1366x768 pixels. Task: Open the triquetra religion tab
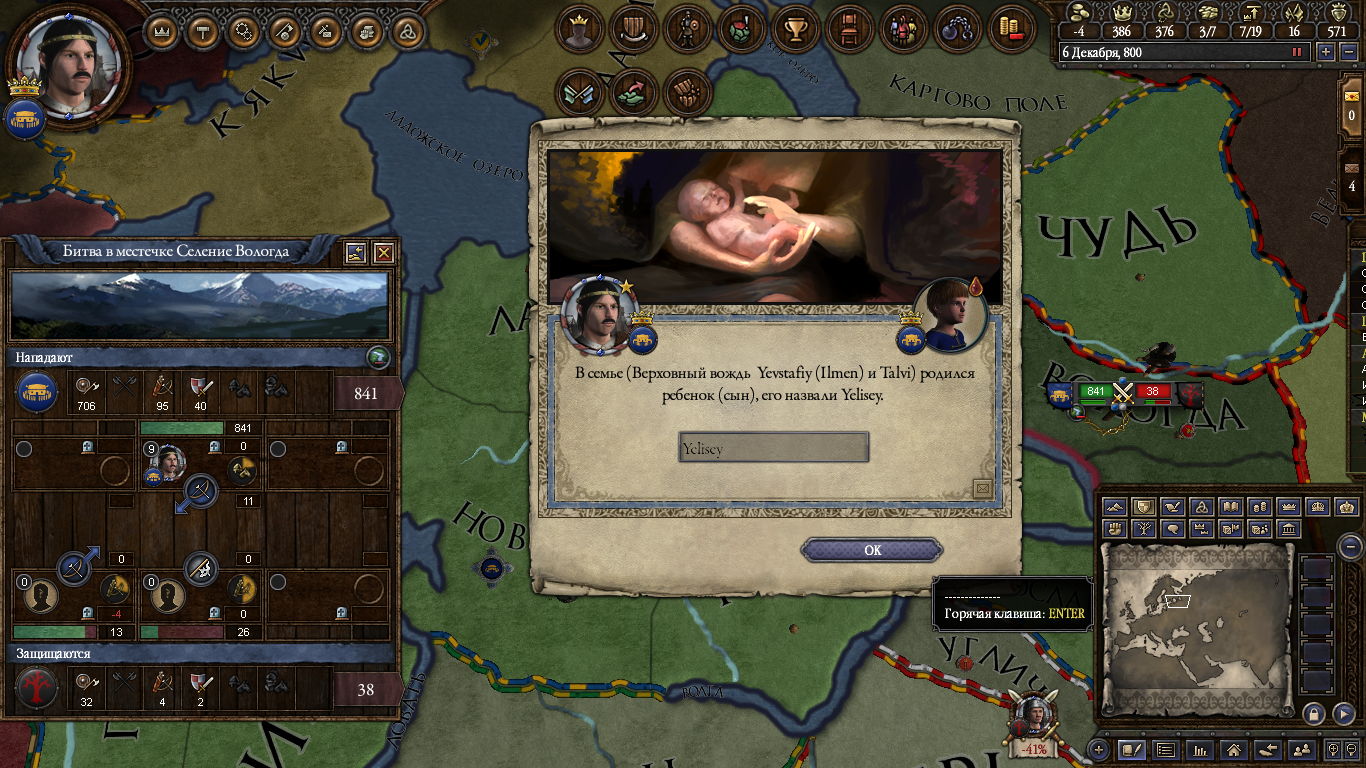407,31
